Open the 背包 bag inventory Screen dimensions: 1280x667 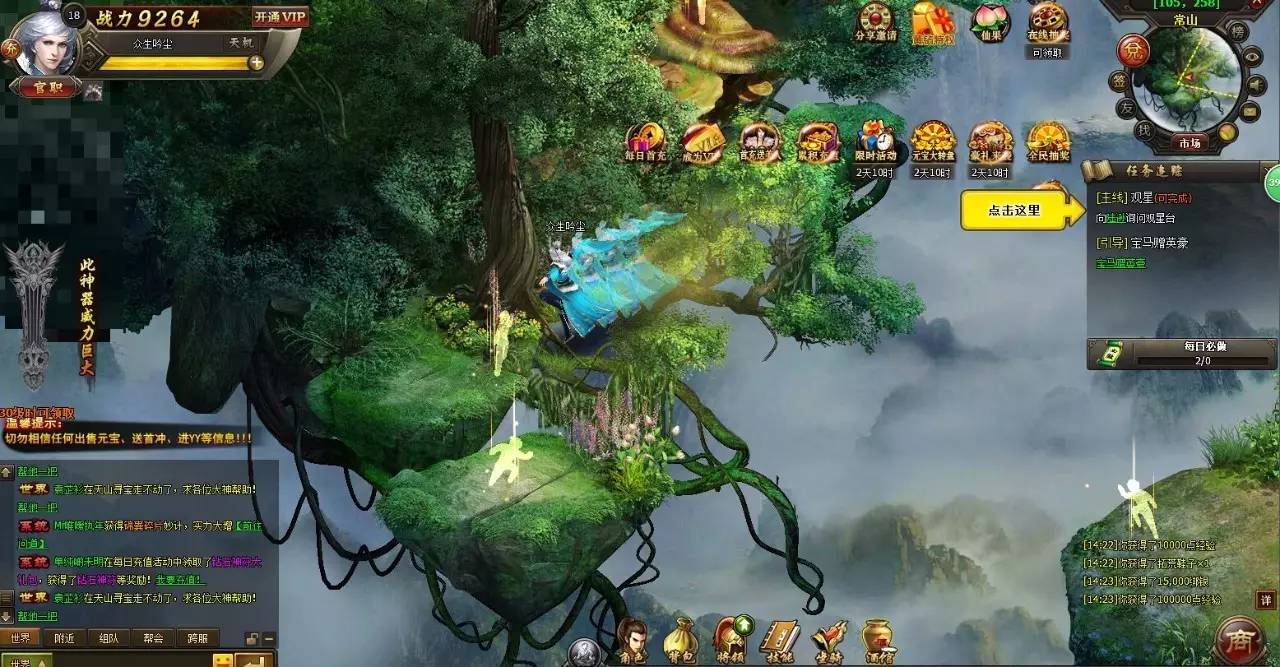pyautogui.click(x=679, y=640)
